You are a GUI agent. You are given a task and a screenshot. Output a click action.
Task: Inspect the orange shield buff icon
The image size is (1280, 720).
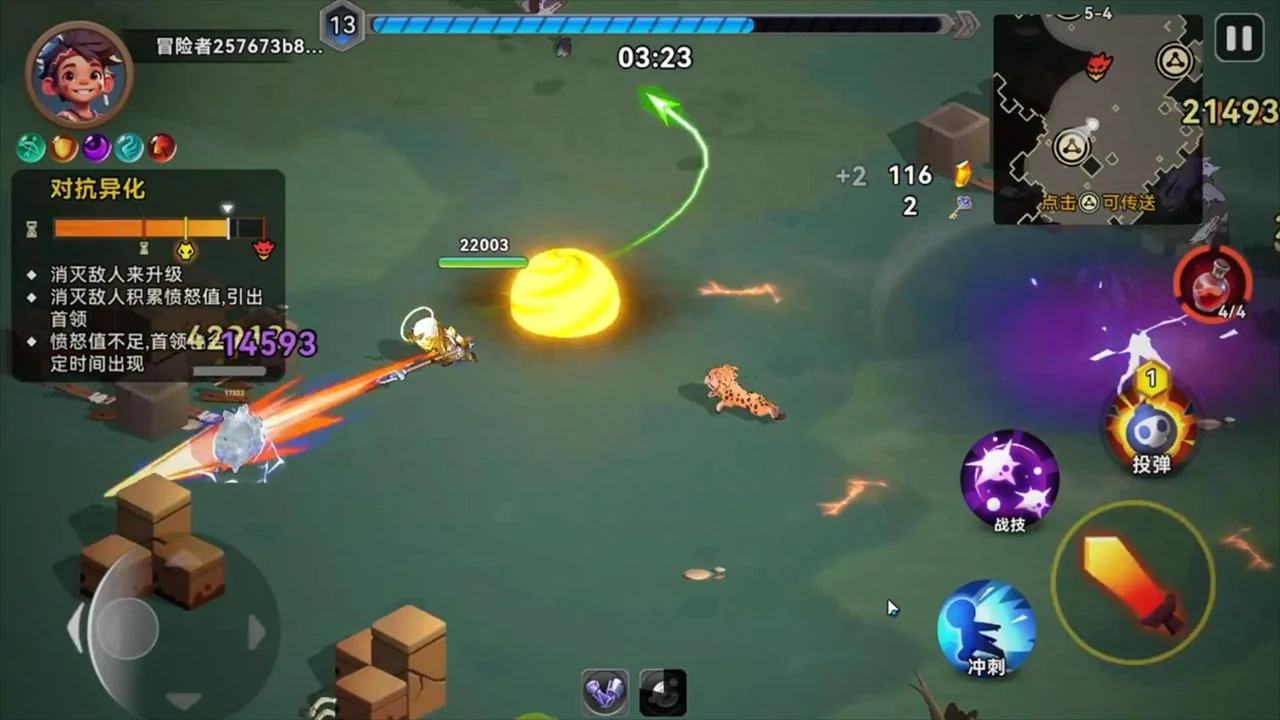[x=64, y=148]
